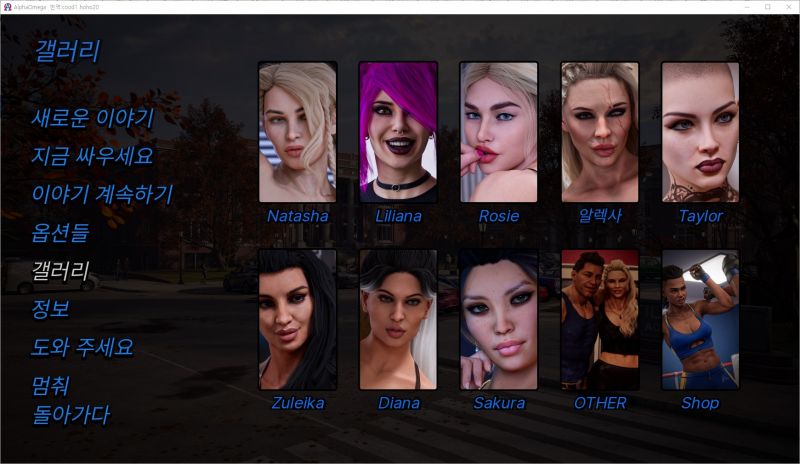Click 이야기 계속하기 to continue story
Viewport: 800px width, 464px height.
click(x=102, y=194)
